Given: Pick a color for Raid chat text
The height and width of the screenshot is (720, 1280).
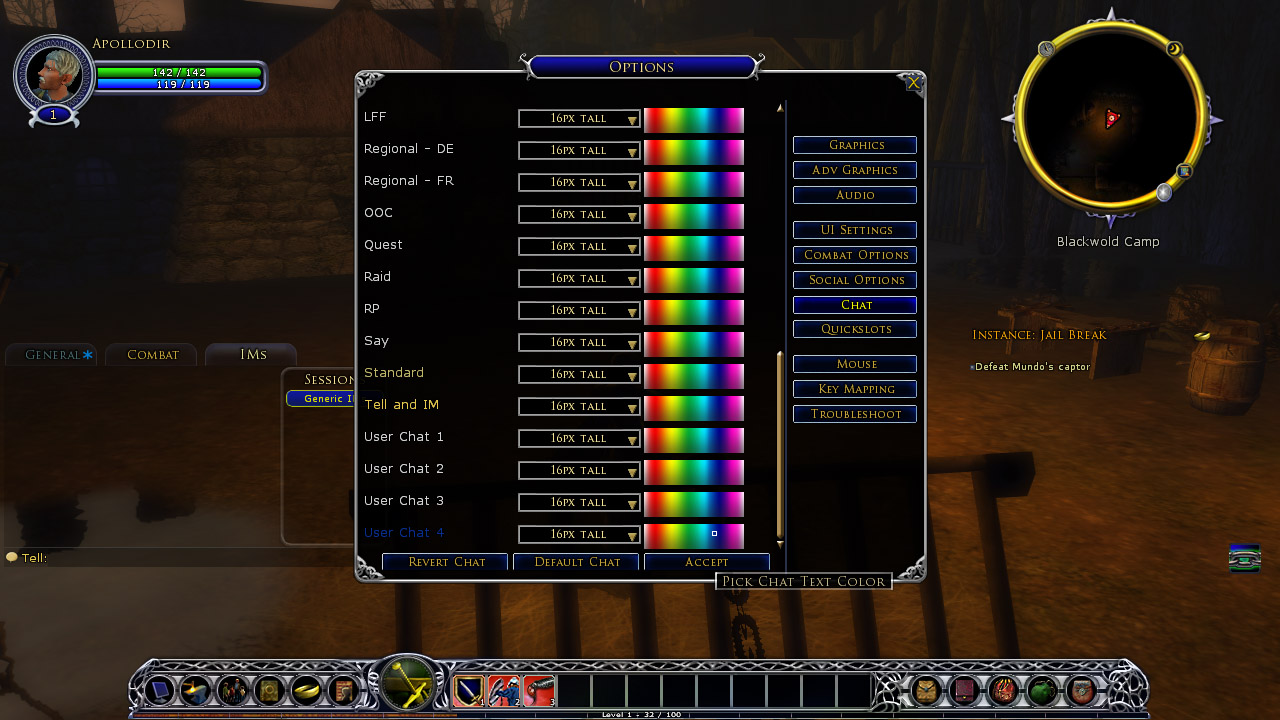Looking at the screenshot, I should point(694,280).
